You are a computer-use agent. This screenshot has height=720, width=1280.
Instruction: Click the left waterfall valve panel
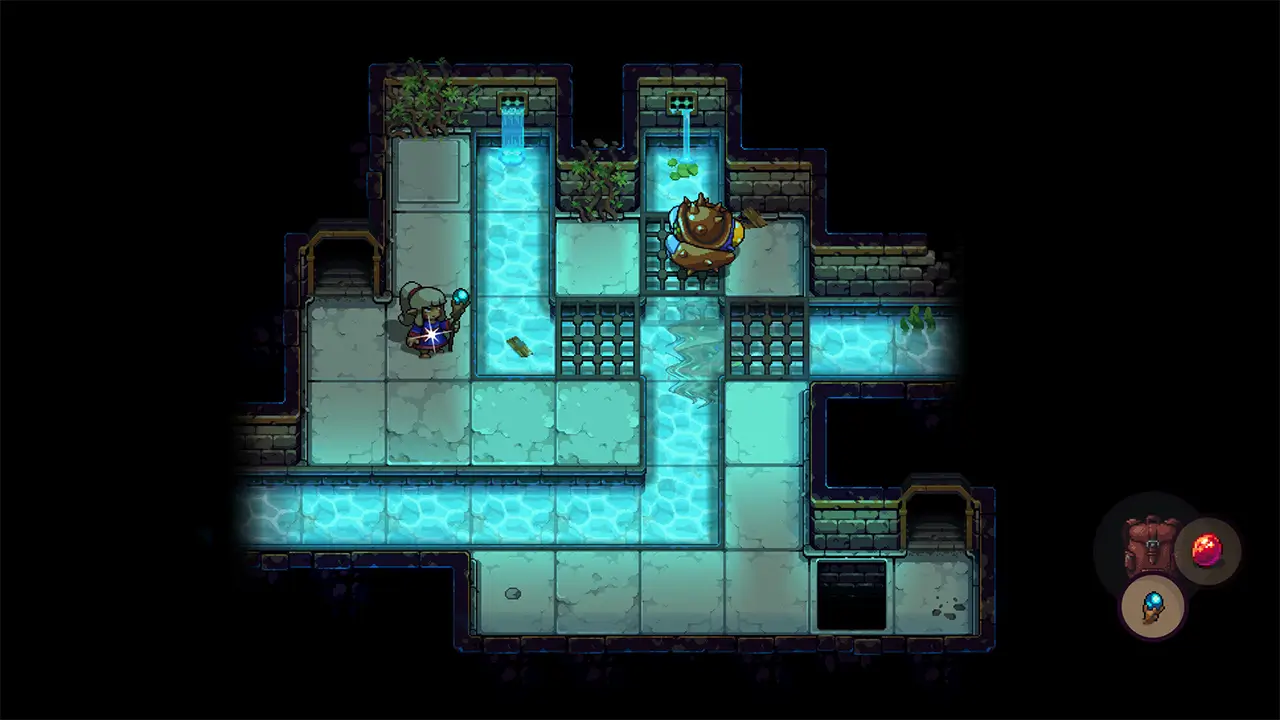[x=514, y=99]
